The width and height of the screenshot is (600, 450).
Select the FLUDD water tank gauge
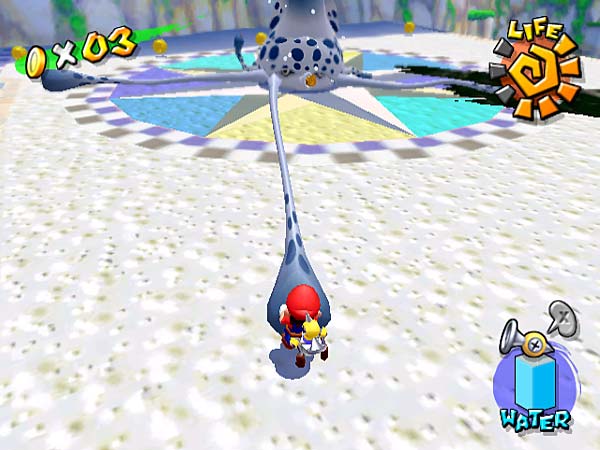coord(533,379)
